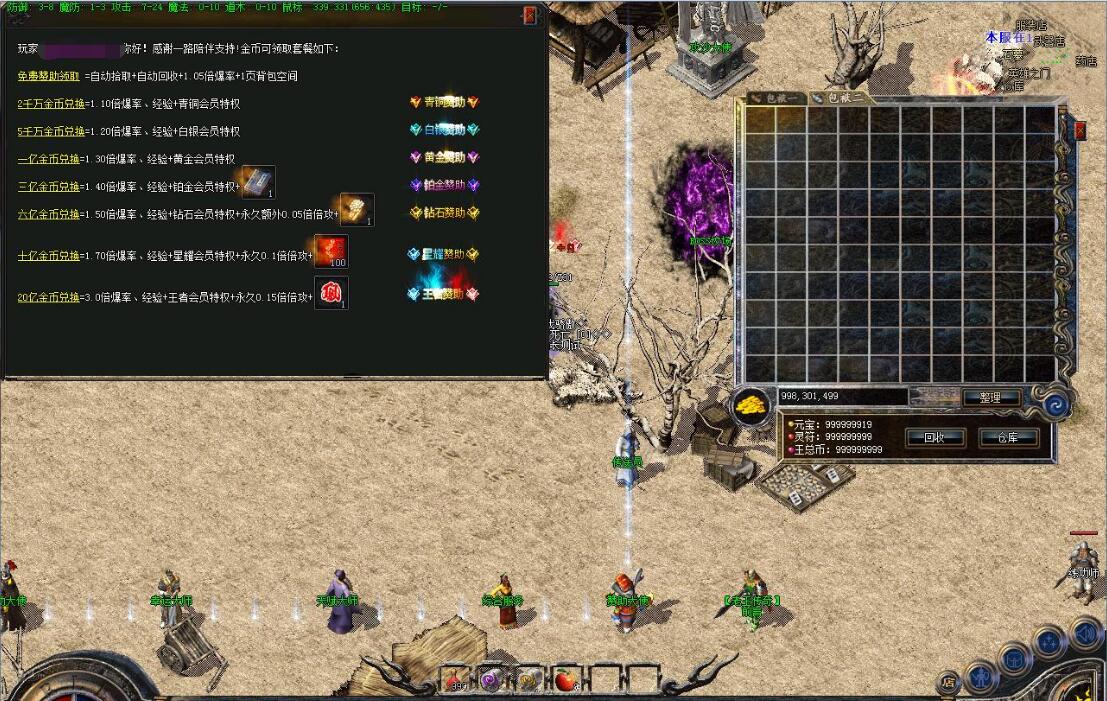Open the warehouse with 仓库 button
1107x701 pixels.
[1008, 438]
